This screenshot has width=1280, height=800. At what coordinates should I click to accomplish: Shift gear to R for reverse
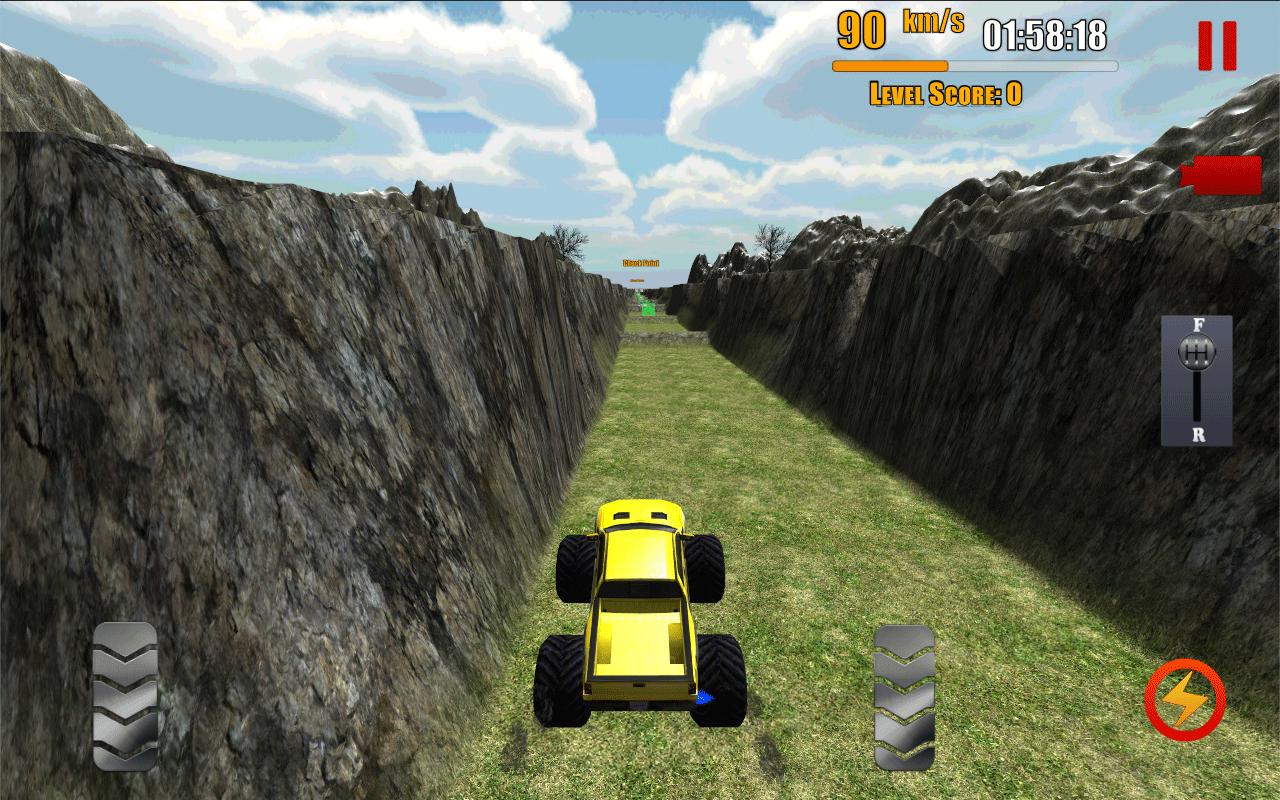(1199, 434)
